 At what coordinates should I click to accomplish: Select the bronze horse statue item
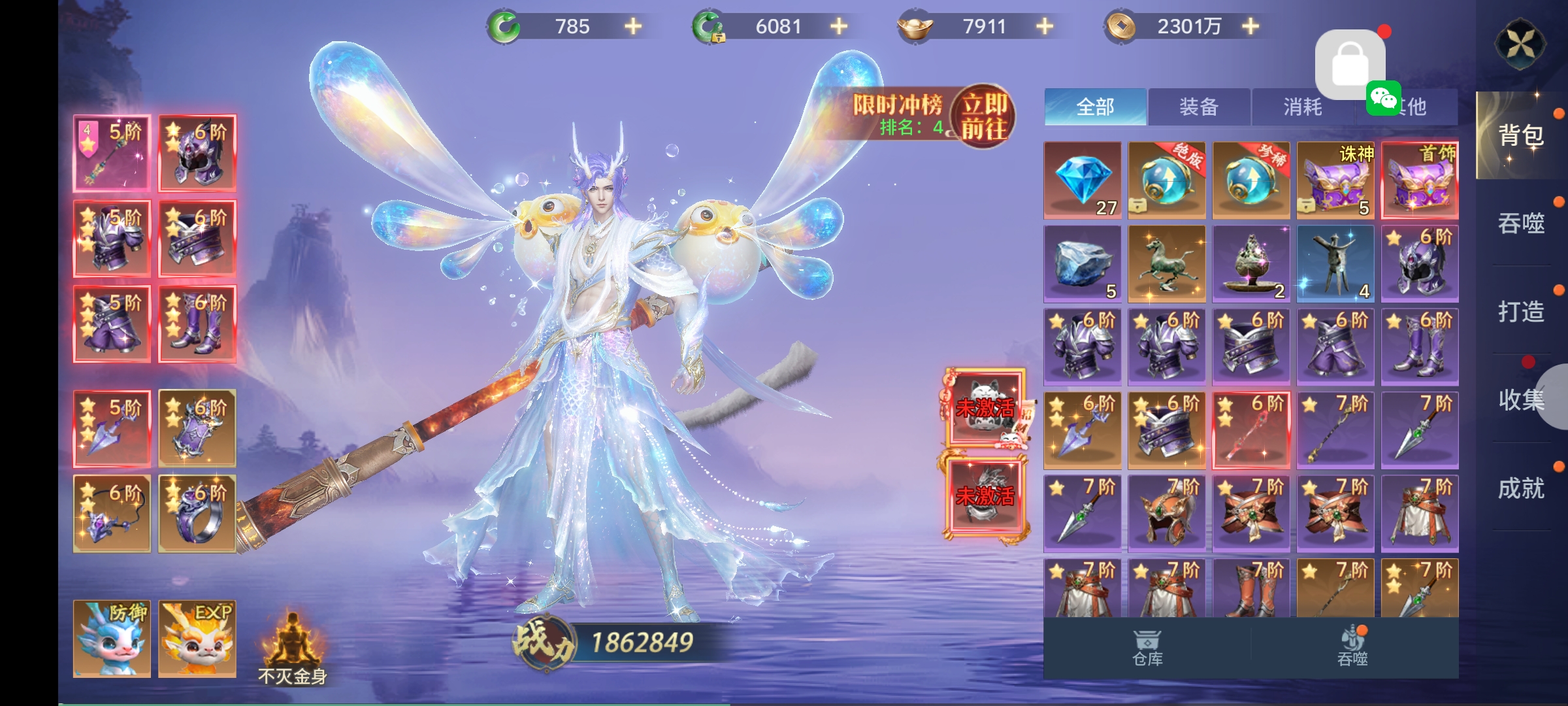1167,264
